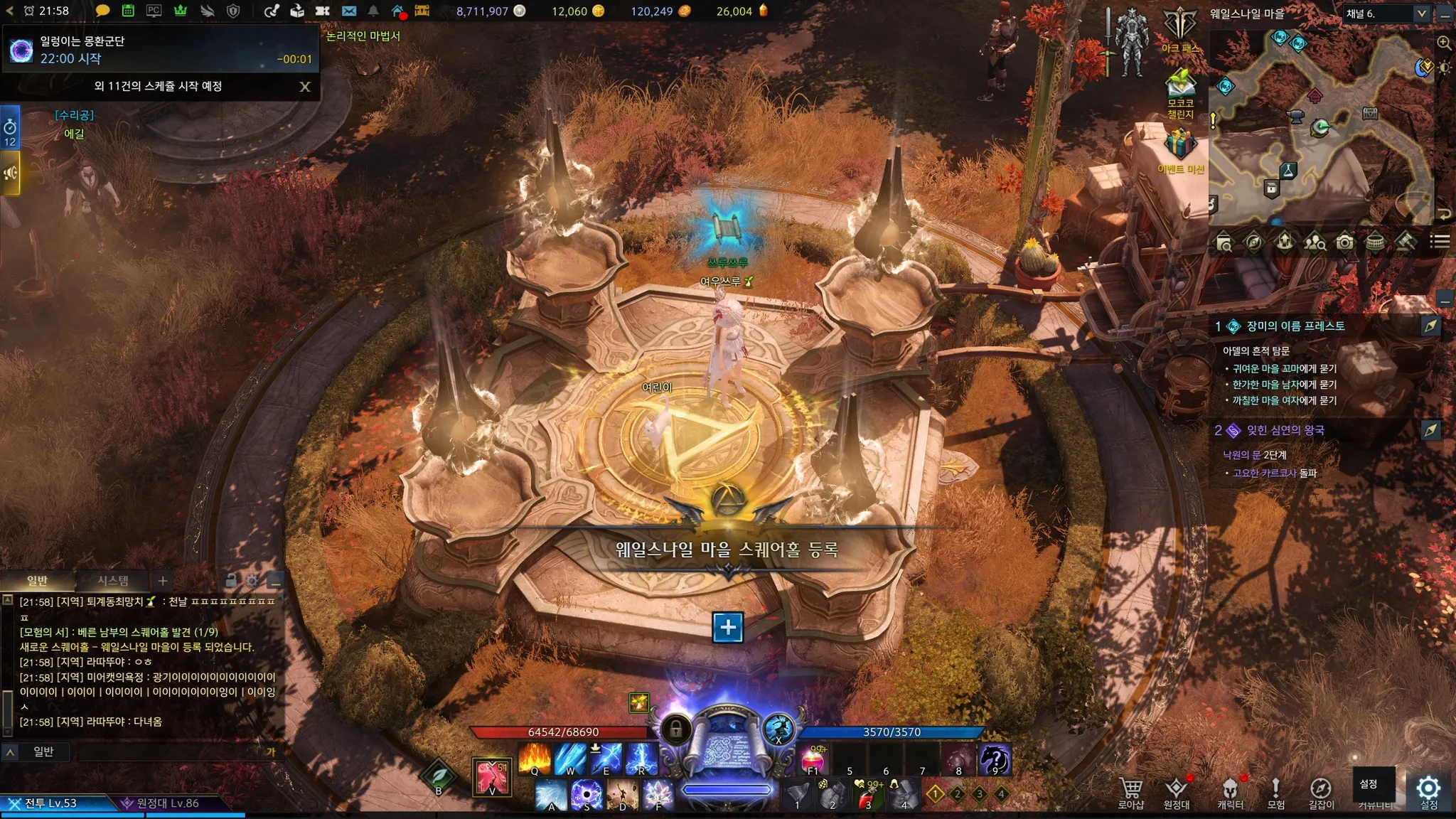Add a new chat tab with plus
This screenshot has height=819, width=1456.
coord(163,581)
